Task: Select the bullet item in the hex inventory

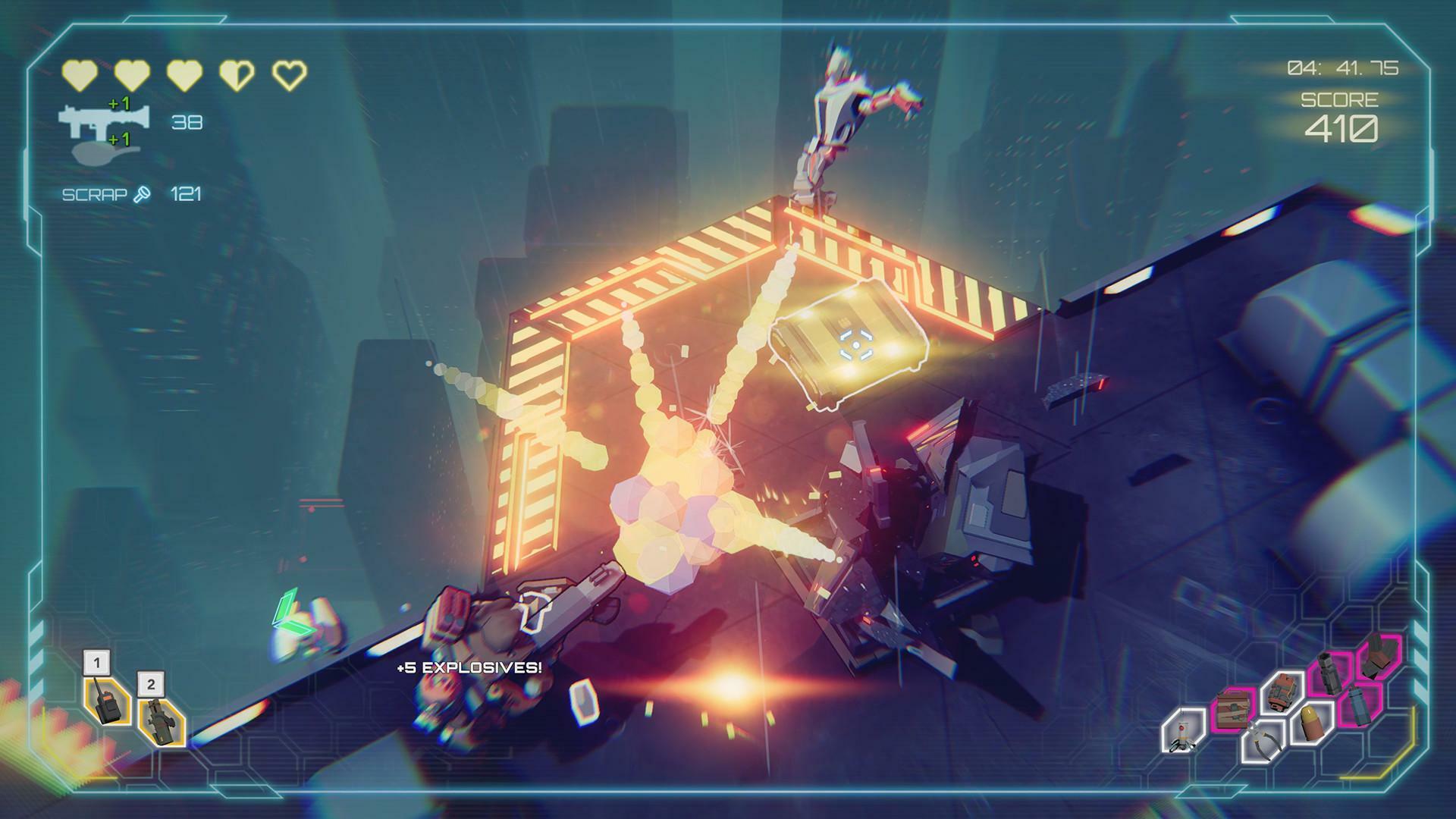Action: [1310, 724]
